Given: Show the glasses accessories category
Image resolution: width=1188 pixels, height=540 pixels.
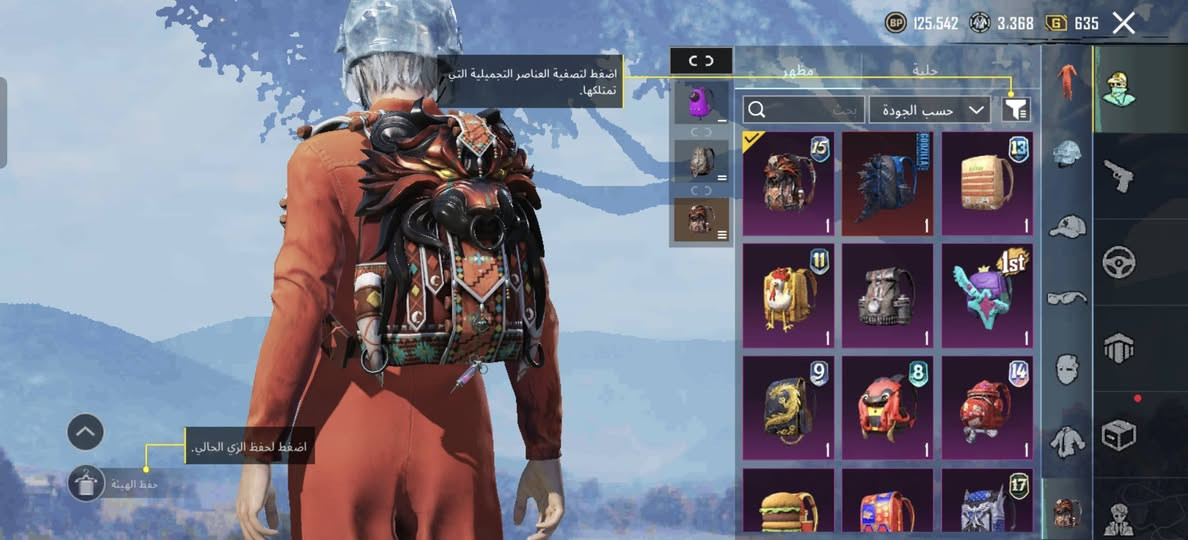Looking at the screenshot, I should point(1066,297).
